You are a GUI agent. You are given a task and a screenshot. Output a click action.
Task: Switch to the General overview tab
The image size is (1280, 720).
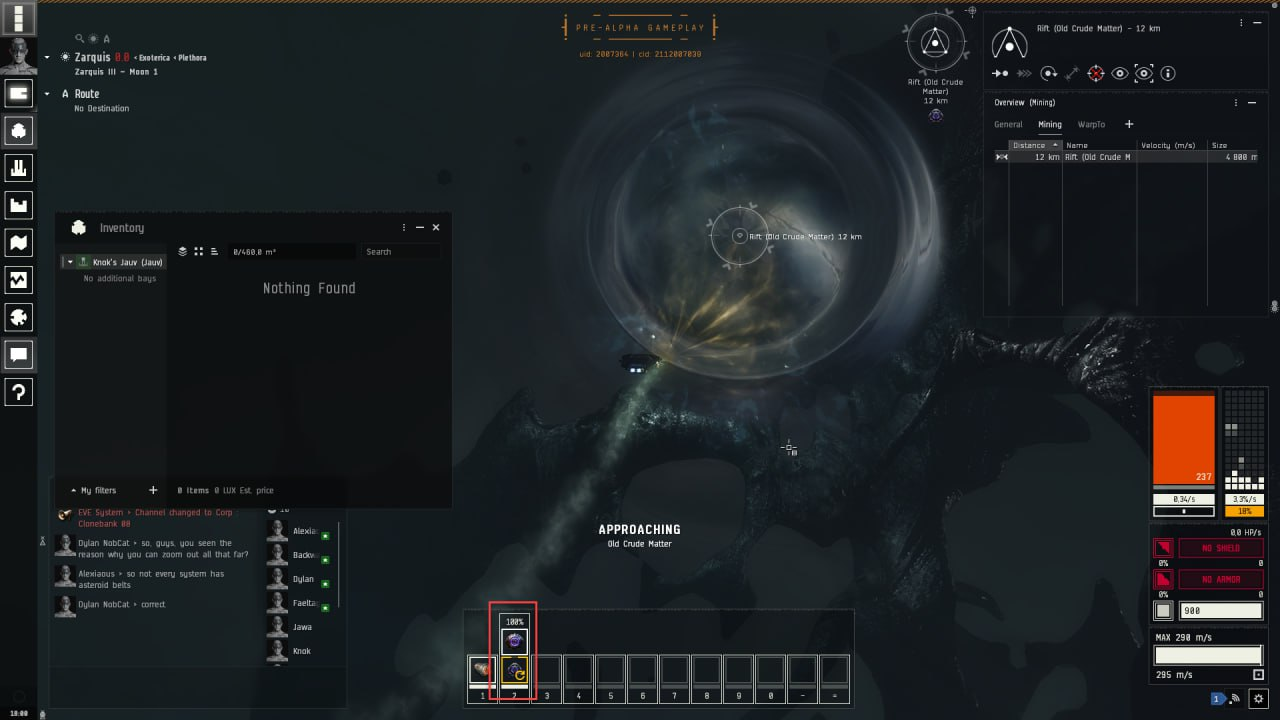(x=1008, y=125)
